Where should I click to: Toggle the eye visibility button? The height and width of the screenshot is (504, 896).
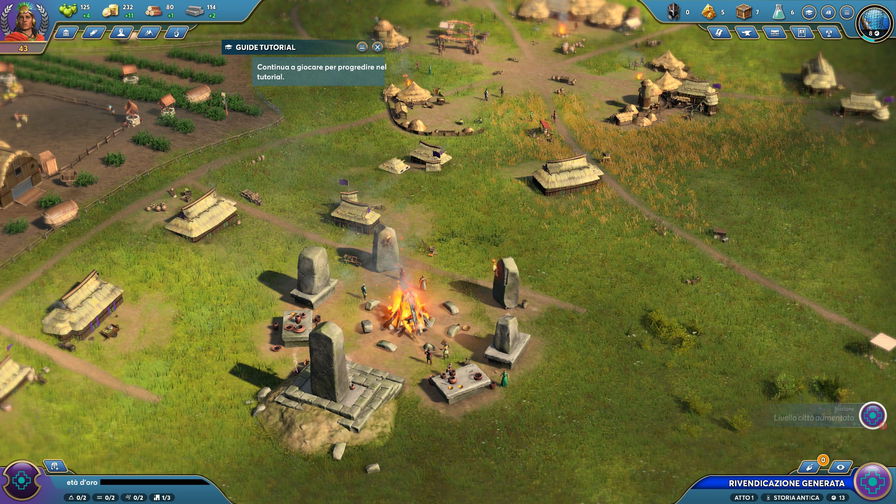pos(840,467)
